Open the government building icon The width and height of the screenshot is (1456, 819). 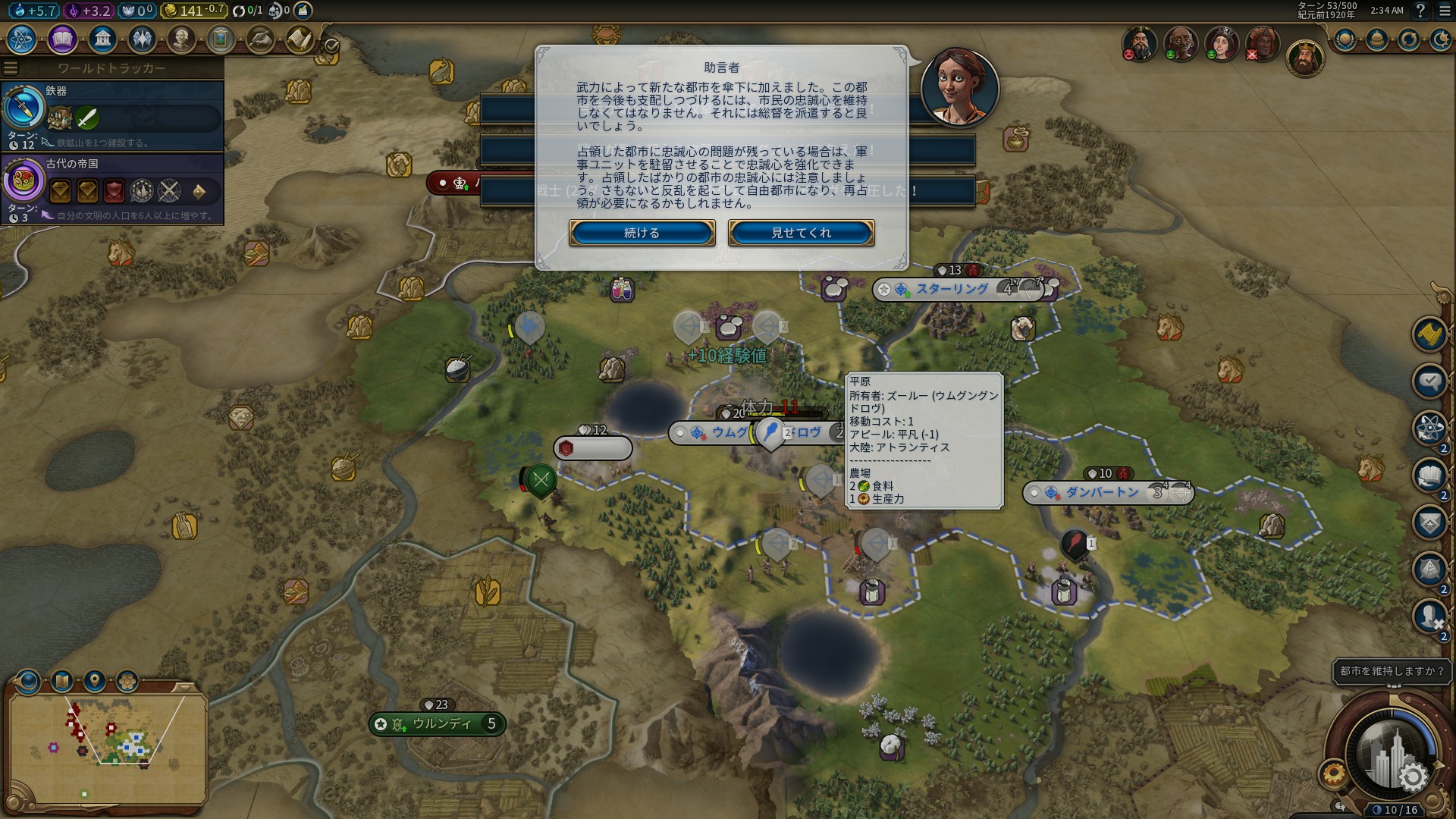point(102,39)
